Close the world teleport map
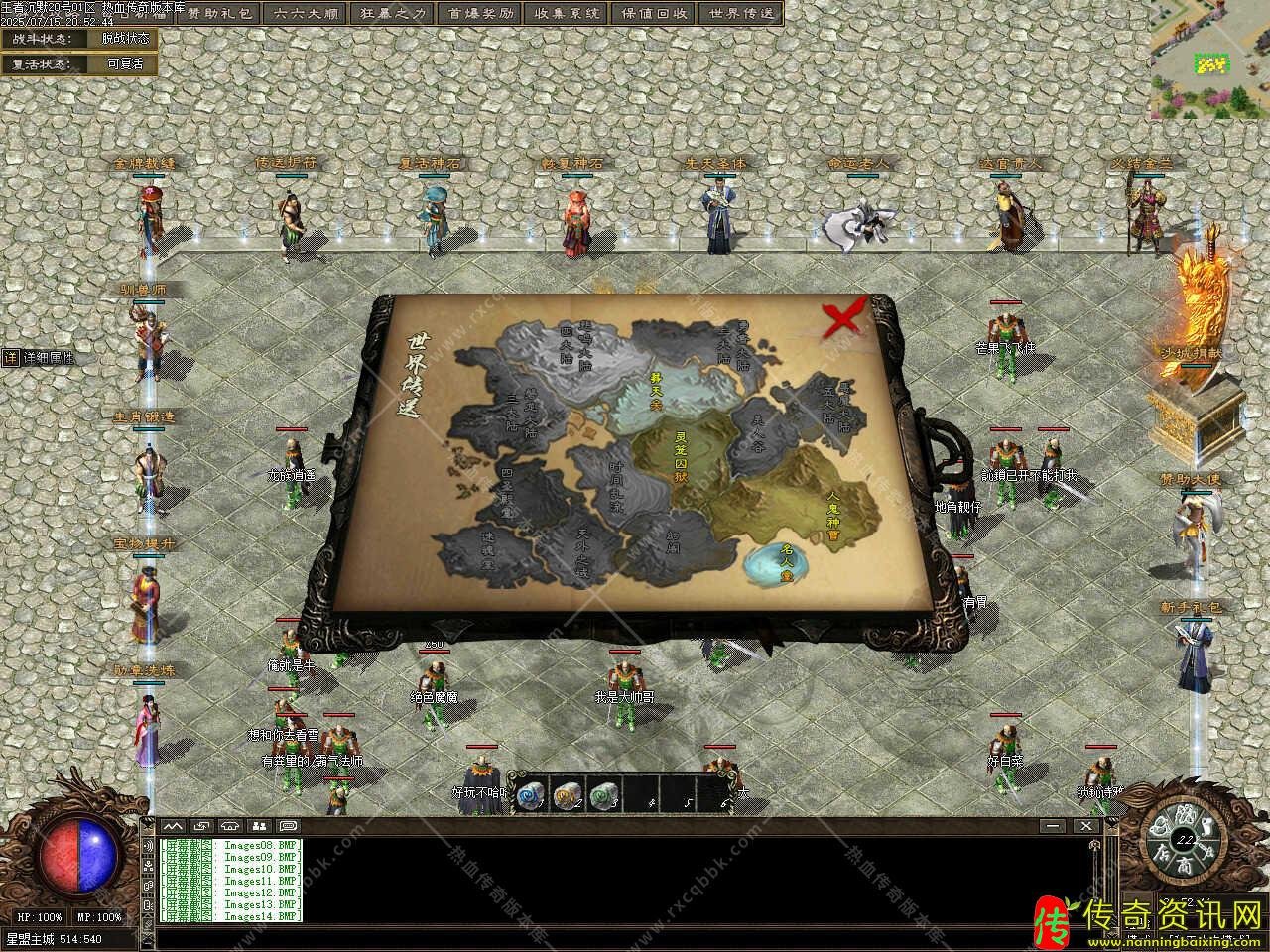This screenshot has width=1270, height=952. [842, 319]
